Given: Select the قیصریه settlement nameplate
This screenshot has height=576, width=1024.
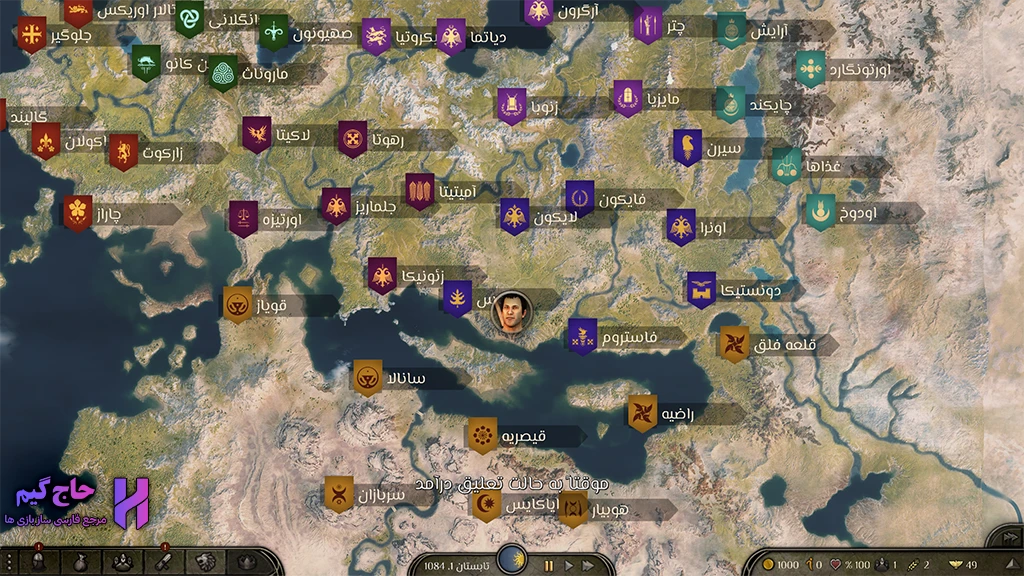Looking at the screenshot, I should (x=526, y=436).
